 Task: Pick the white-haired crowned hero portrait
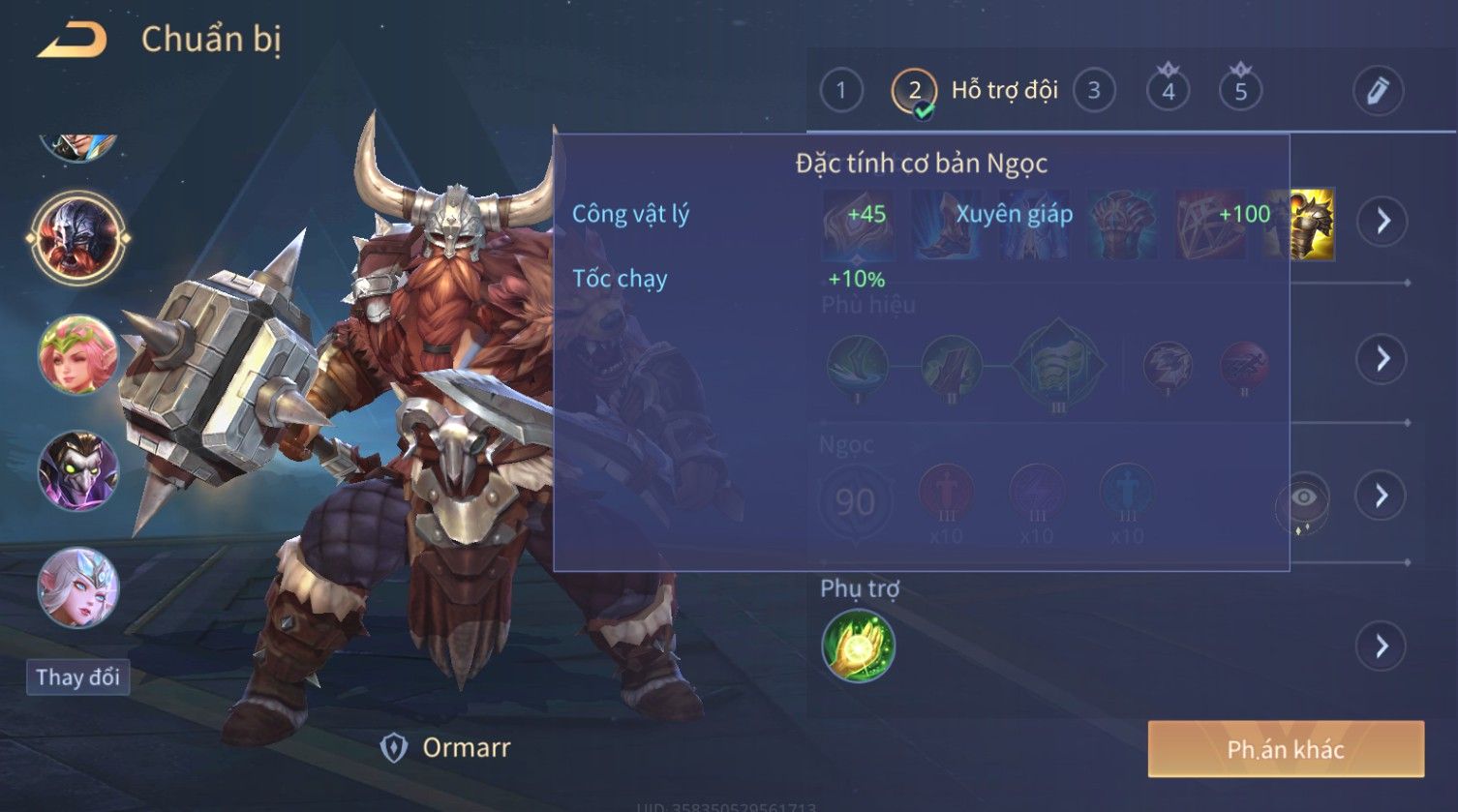[77, 587]
